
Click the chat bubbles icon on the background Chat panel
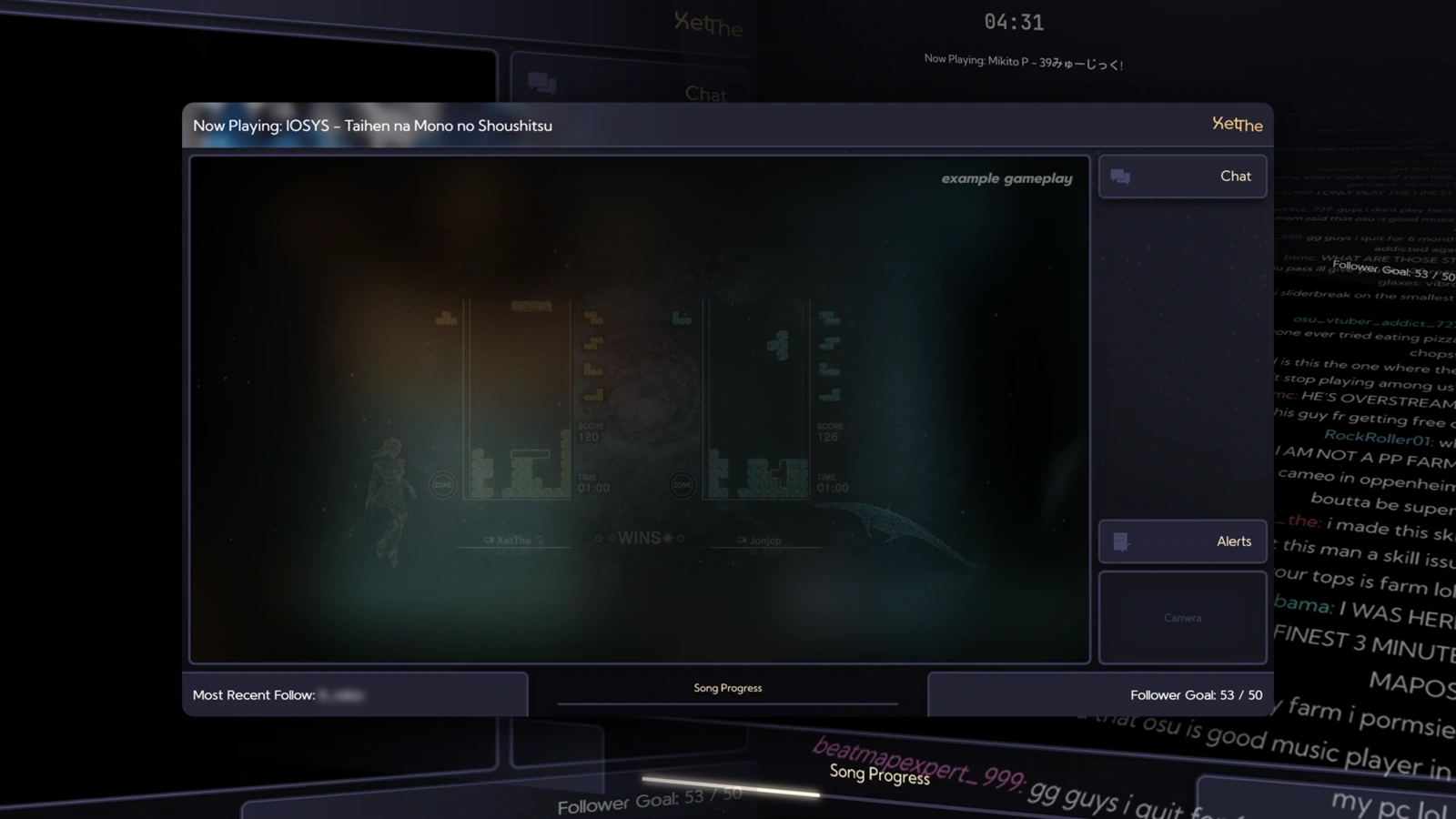coord(541,84)
